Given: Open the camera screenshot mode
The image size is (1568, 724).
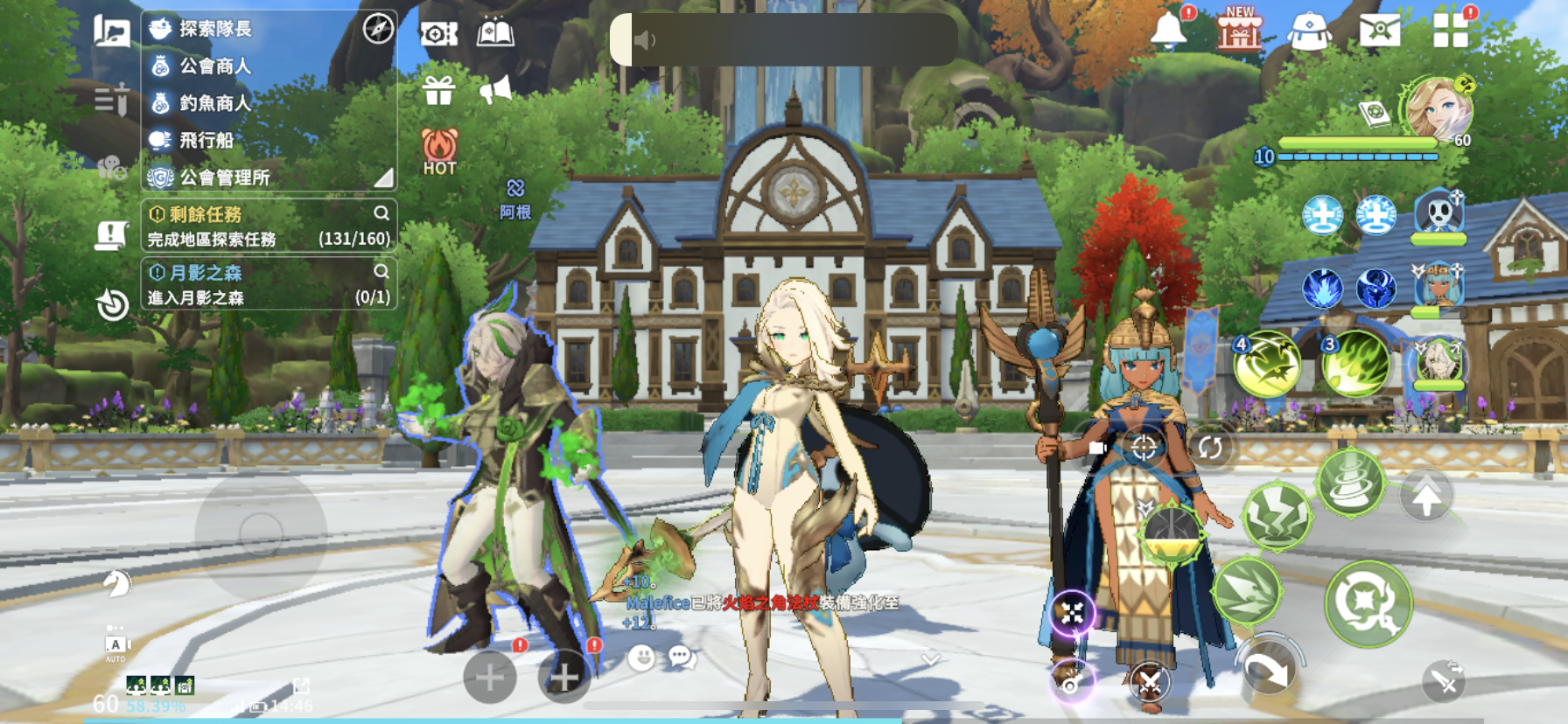Looking at the screenshot, I should 438,34.
